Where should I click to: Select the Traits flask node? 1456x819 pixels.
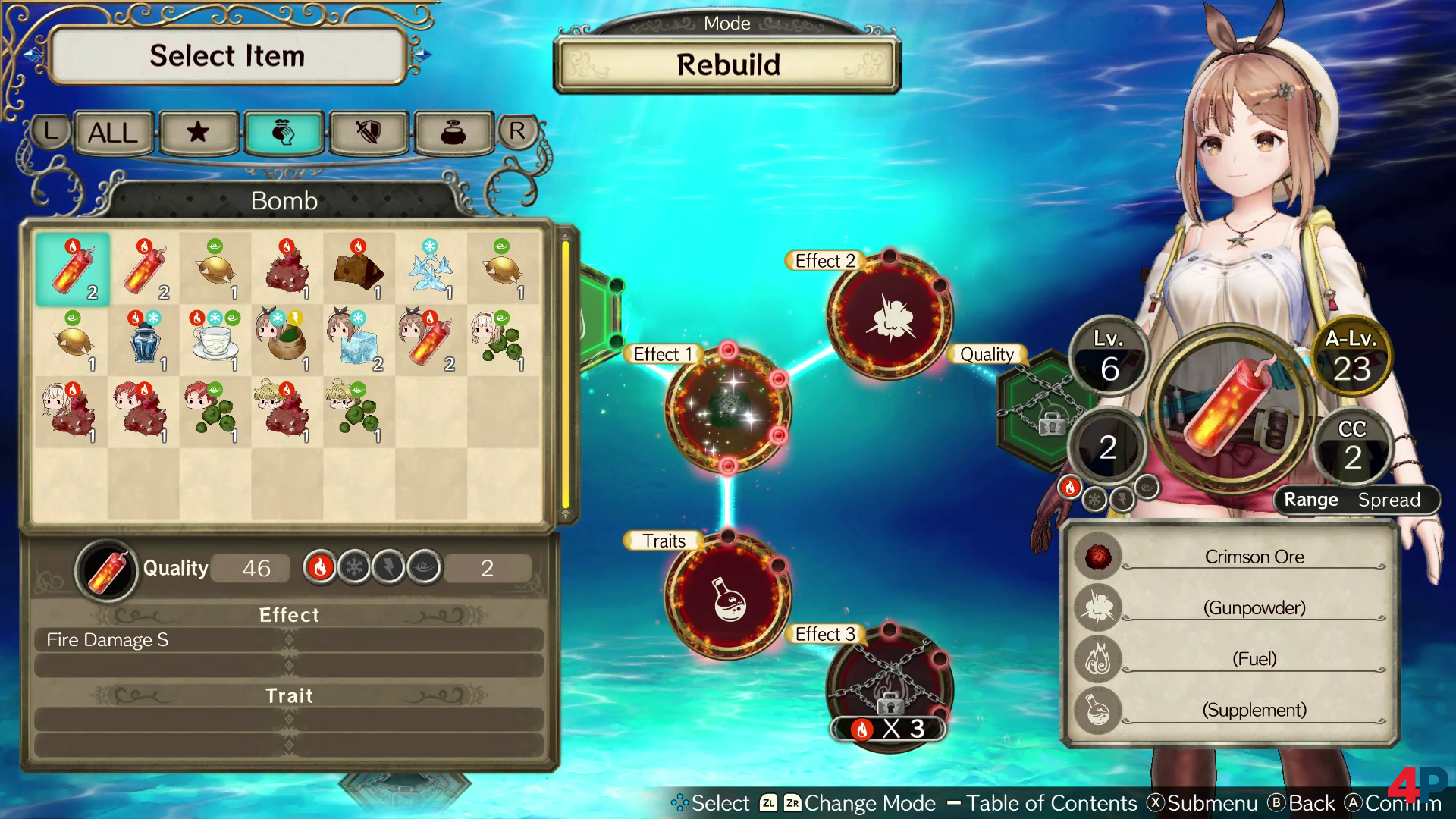pyautogui.click(x=728, y=596)
